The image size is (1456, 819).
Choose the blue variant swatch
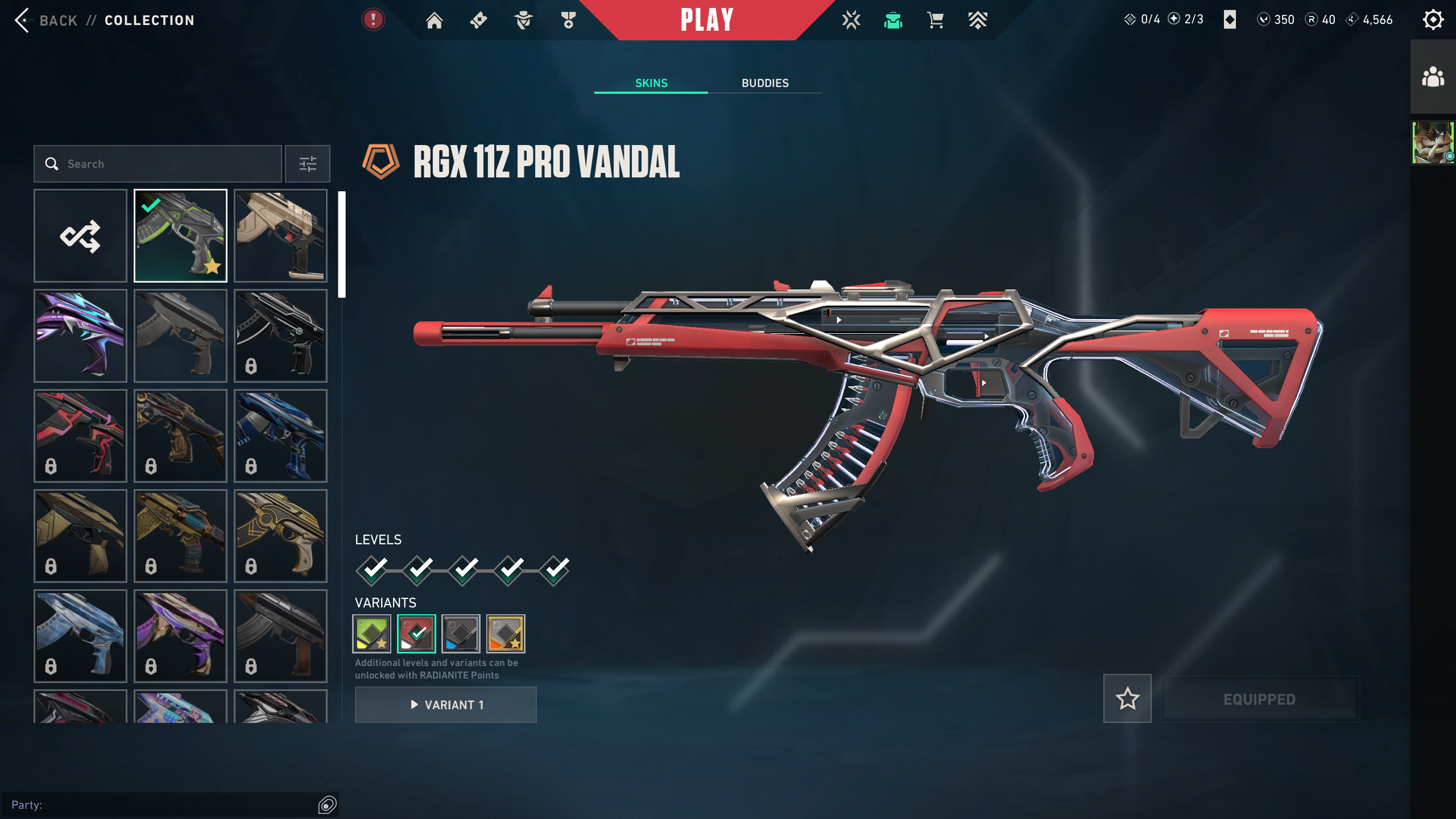tap(461, 634)
